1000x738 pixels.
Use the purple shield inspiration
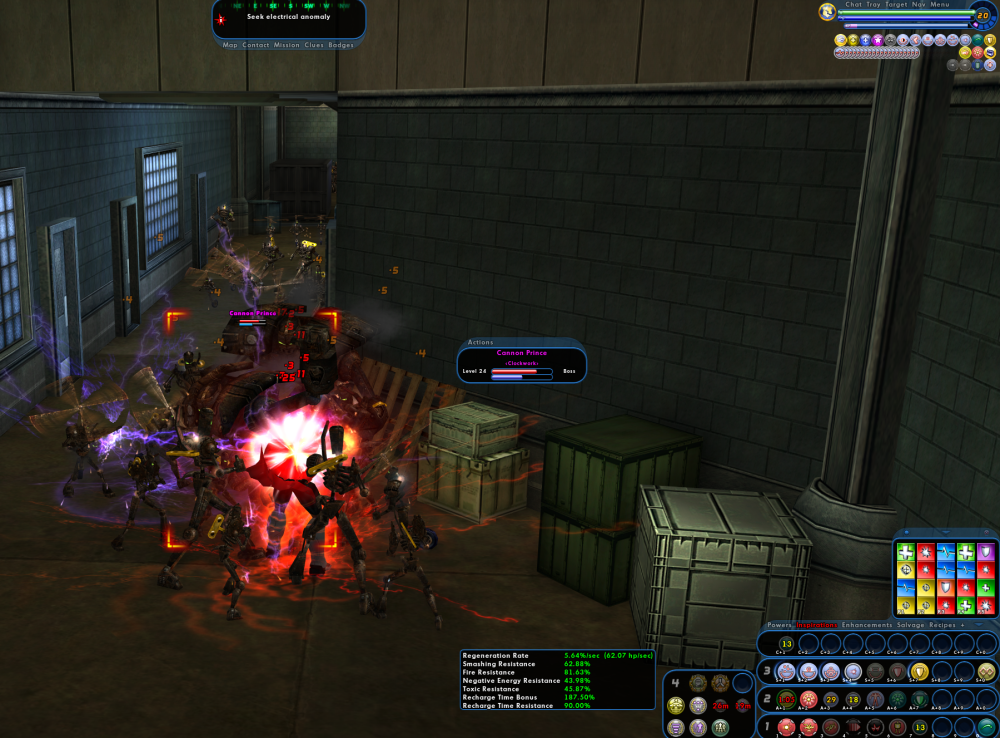point(986,551)
